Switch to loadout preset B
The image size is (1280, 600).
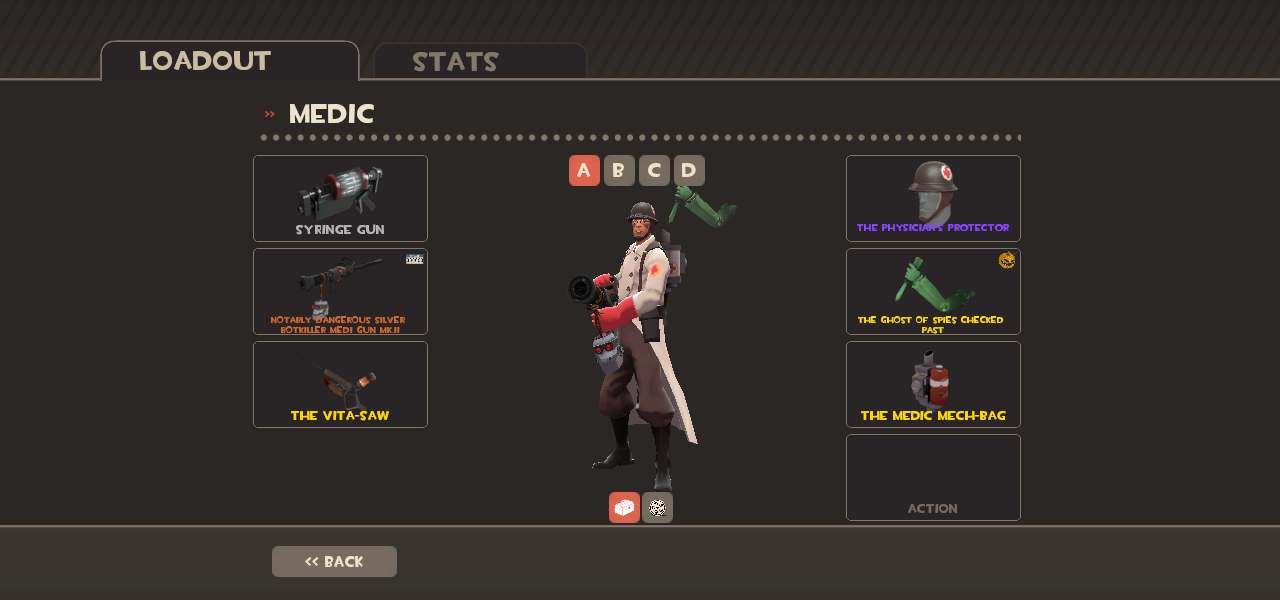tap(619, 170)
